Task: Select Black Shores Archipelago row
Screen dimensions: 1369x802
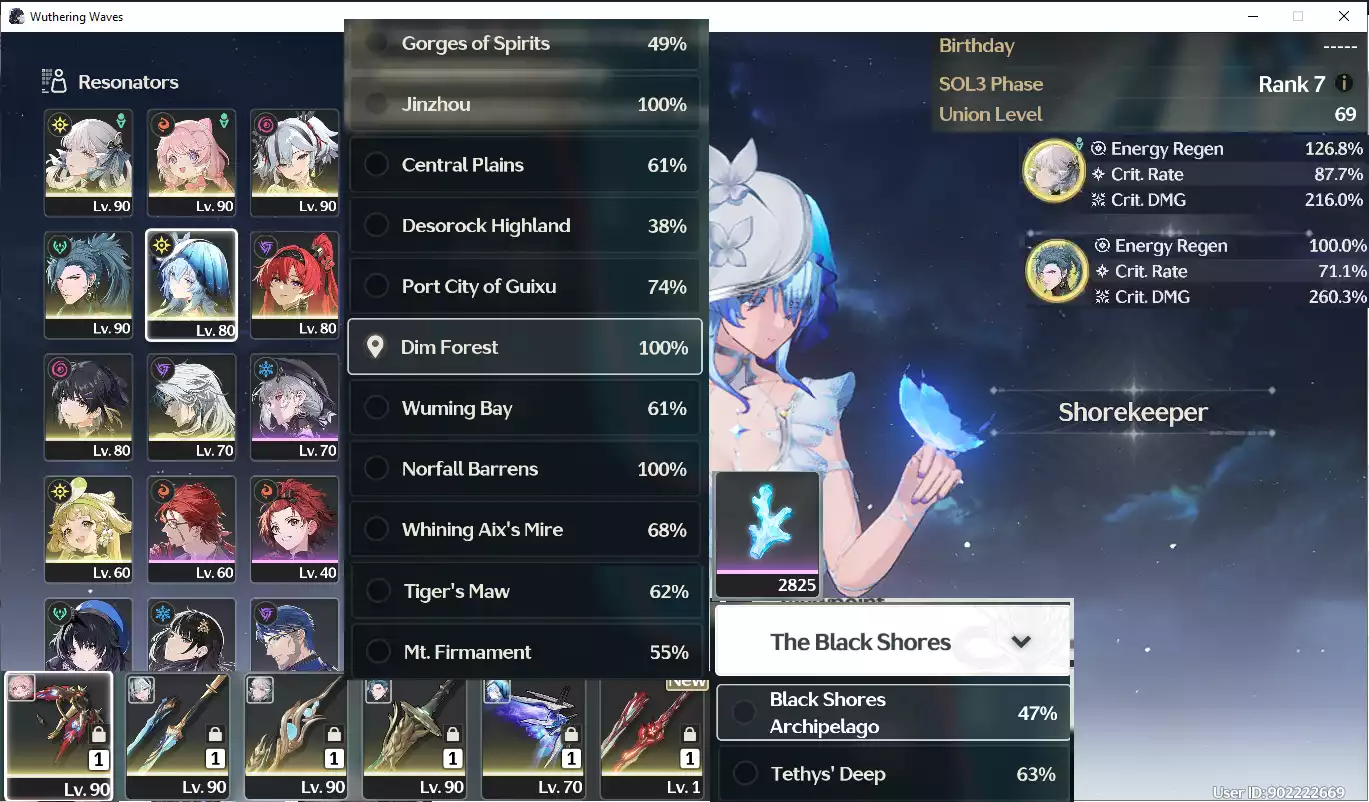Action: [893, 713]
